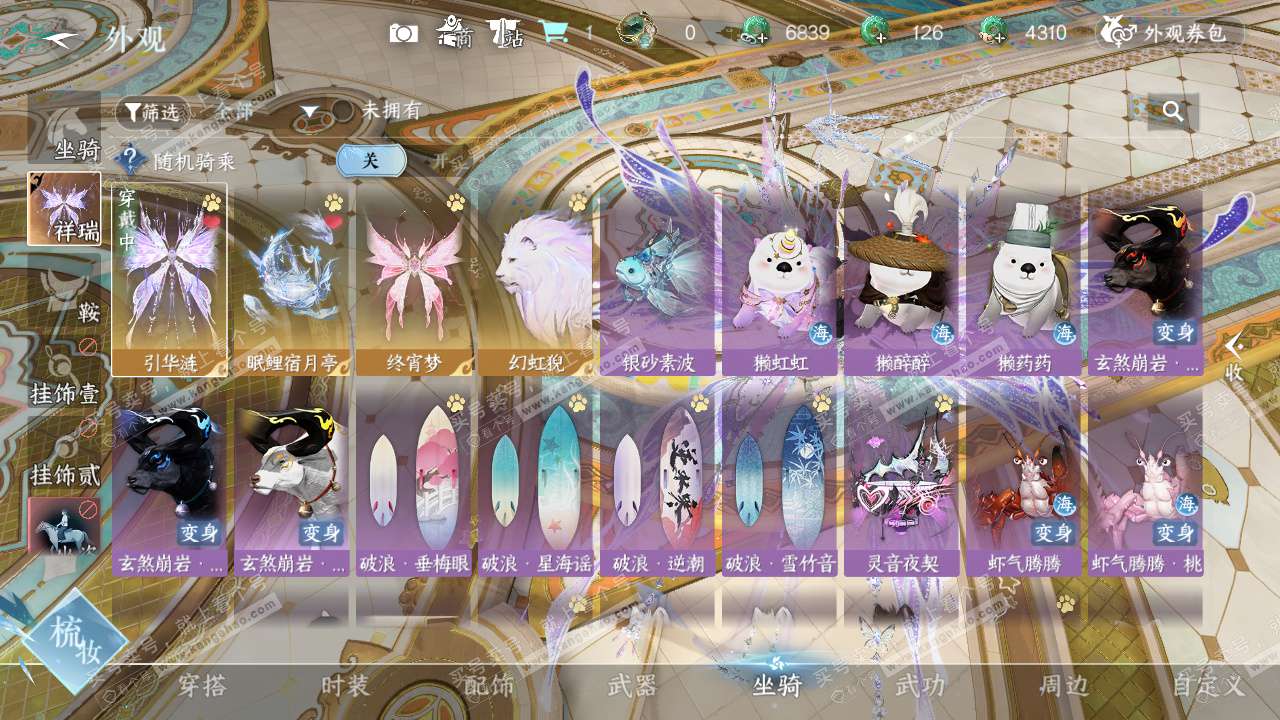Go back with the top-left arrow
This screenshot has height=720, width=1280.
[x=62, y=38]
